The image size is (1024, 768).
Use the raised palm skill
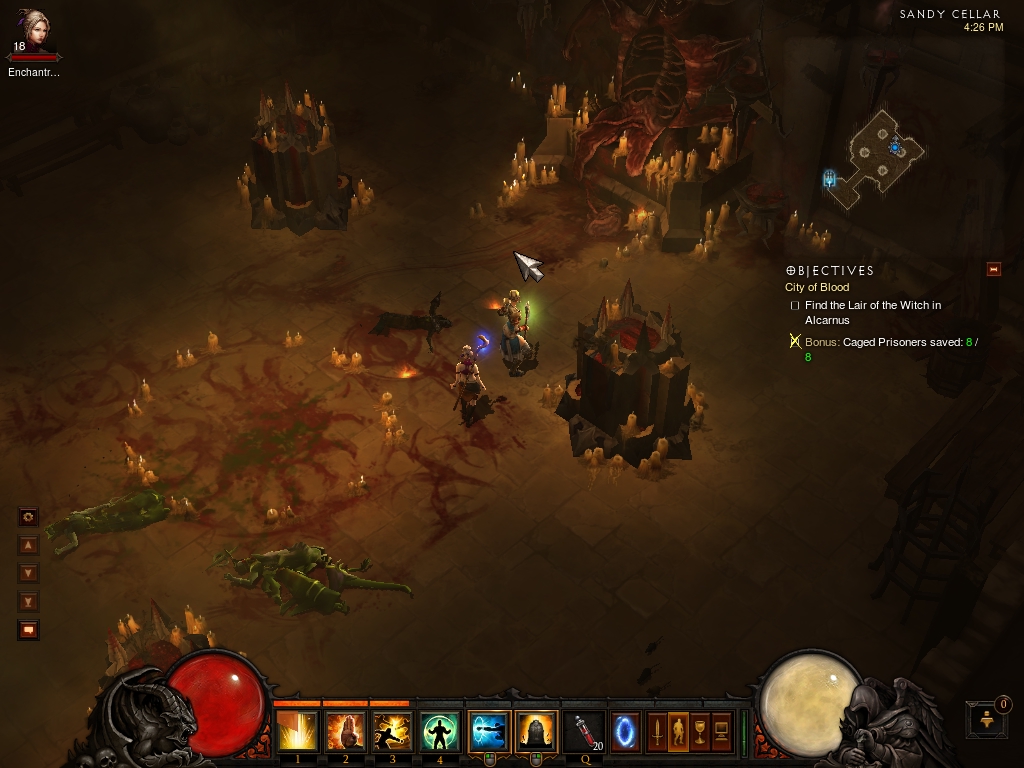(345, 732)
